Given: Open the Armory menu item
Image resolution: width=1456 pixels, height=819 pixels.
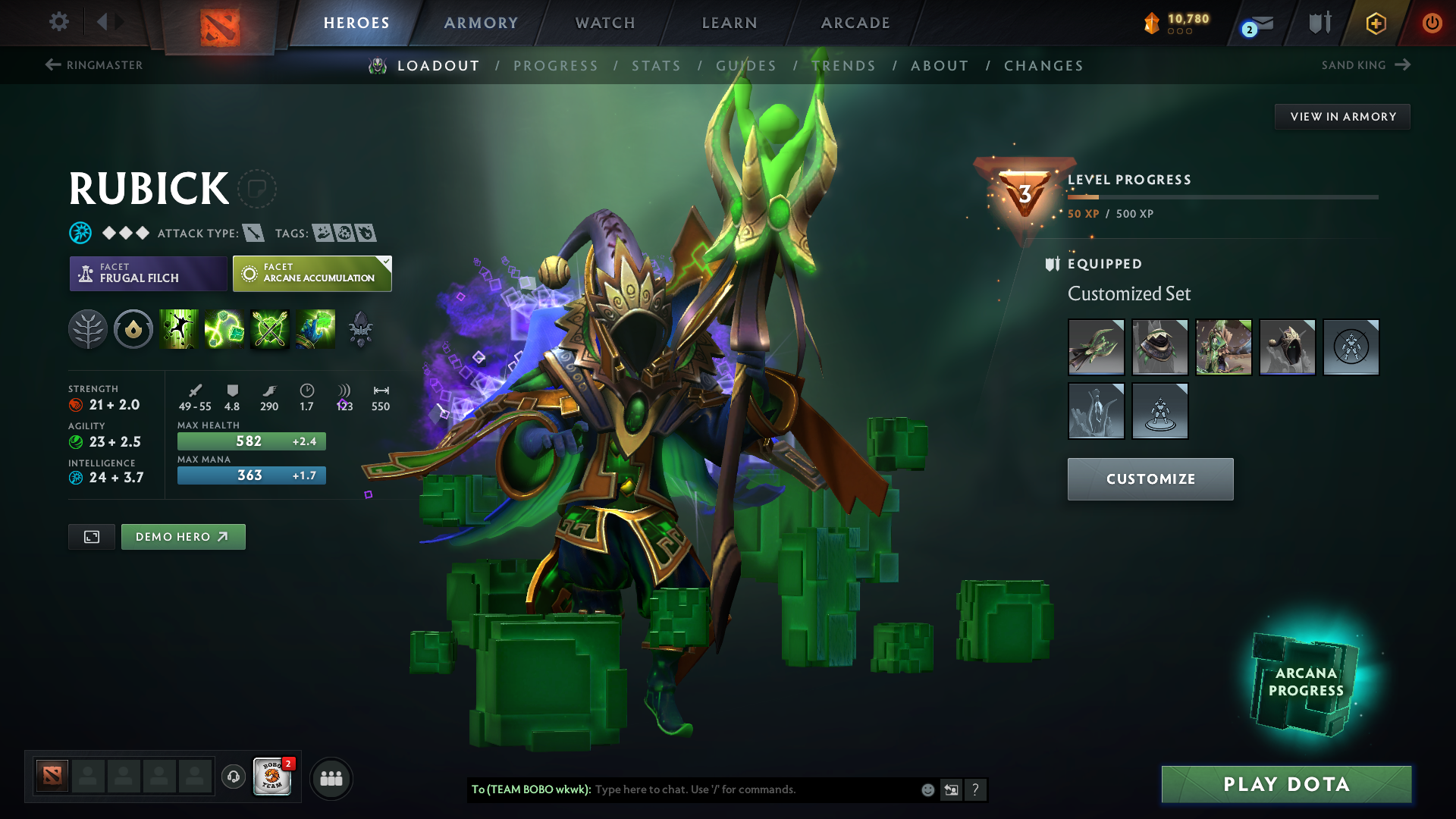Looking at the screenshot, I should [480, 23].
